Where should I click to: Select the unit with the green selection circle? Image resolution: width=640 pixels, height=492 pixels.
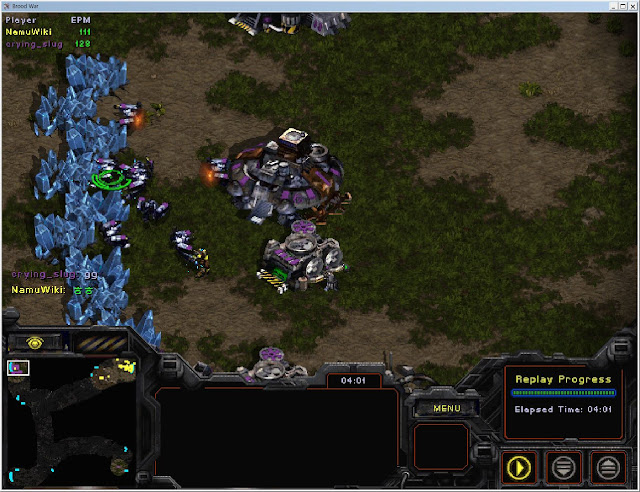click(x=110, y=178)
